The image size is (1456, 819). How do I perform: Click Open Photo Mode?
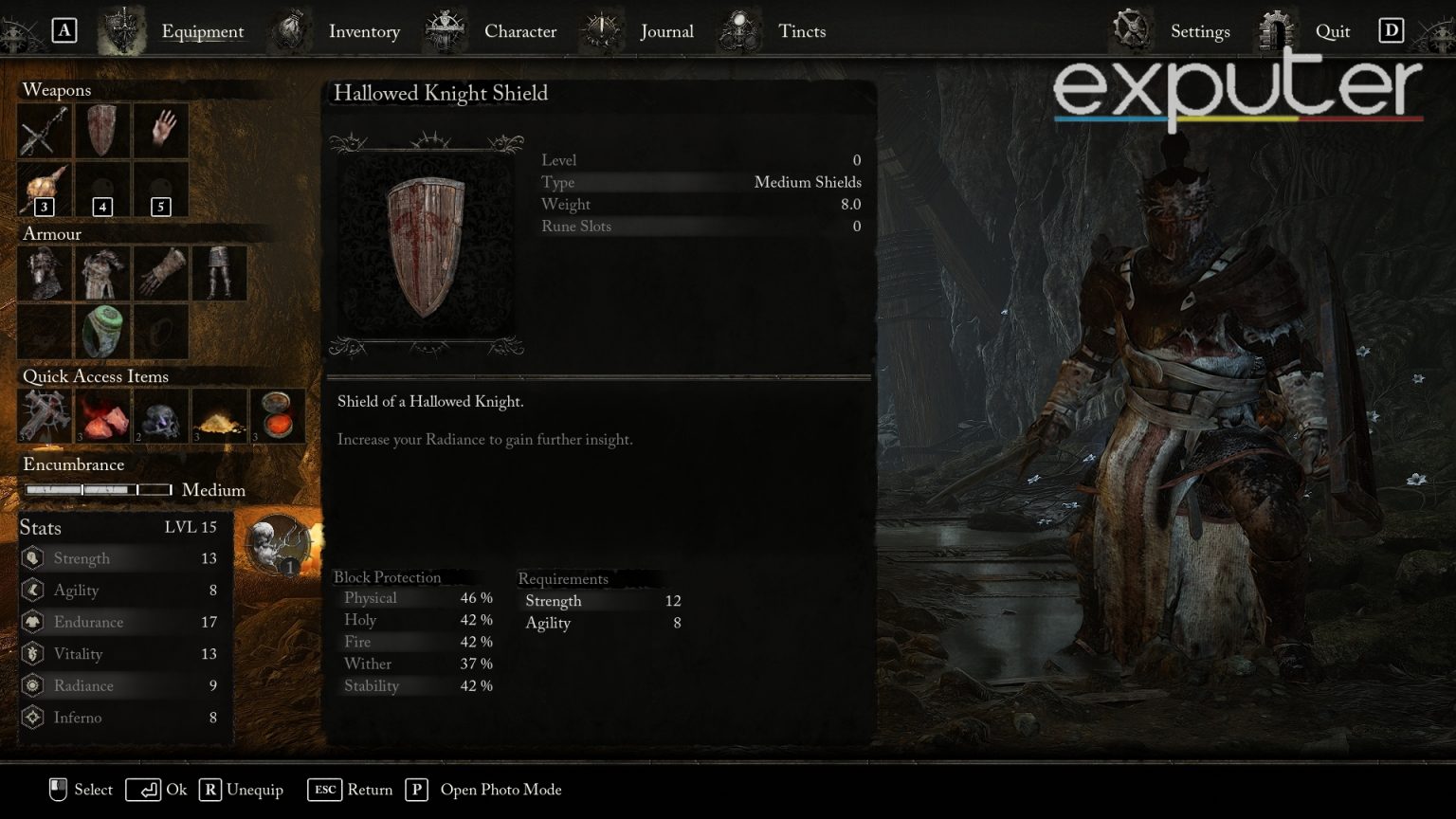click(500, 790)
